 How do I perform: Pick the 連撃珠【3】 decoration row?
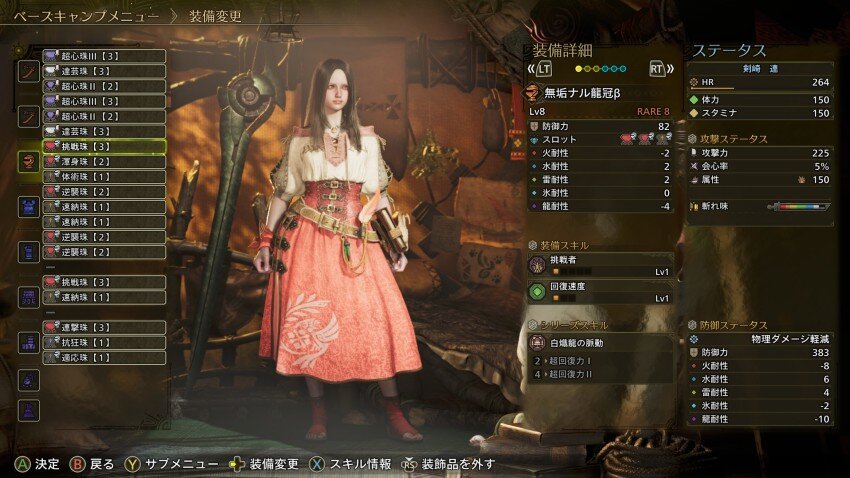click(103, 327)
